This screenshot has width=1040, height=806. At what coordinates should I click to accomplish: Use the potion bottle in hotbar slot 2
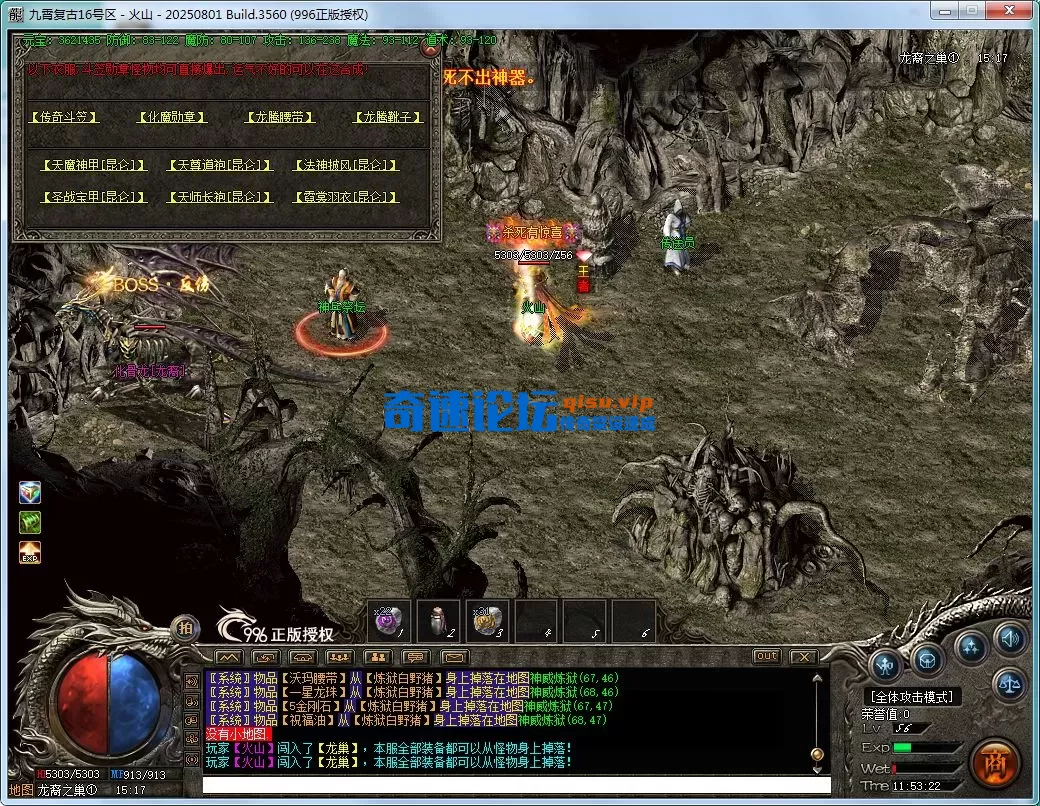[437, 621]
